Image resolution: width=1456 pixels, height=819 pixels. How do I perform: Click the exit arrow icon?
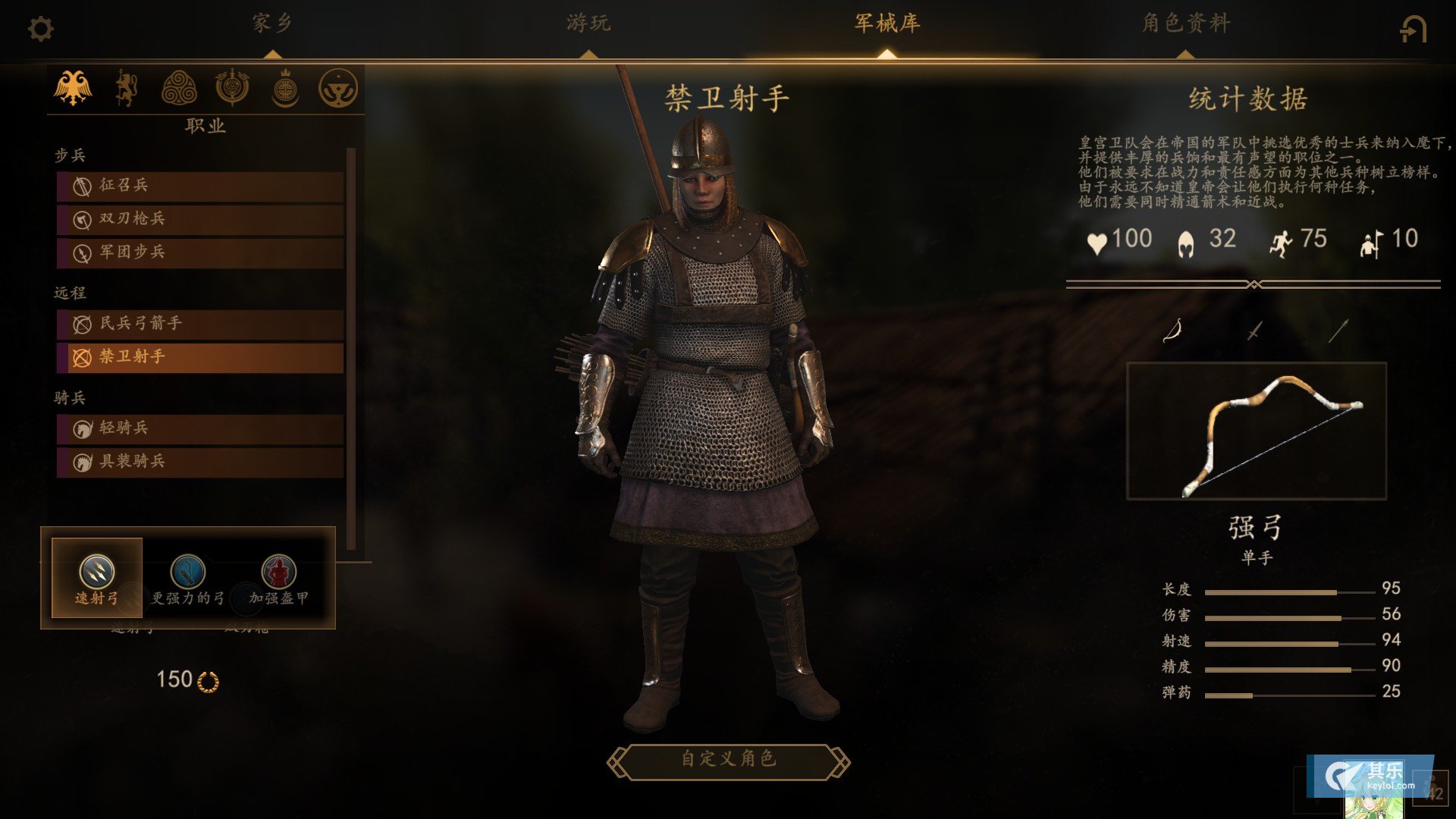[x=1413, y=30]
